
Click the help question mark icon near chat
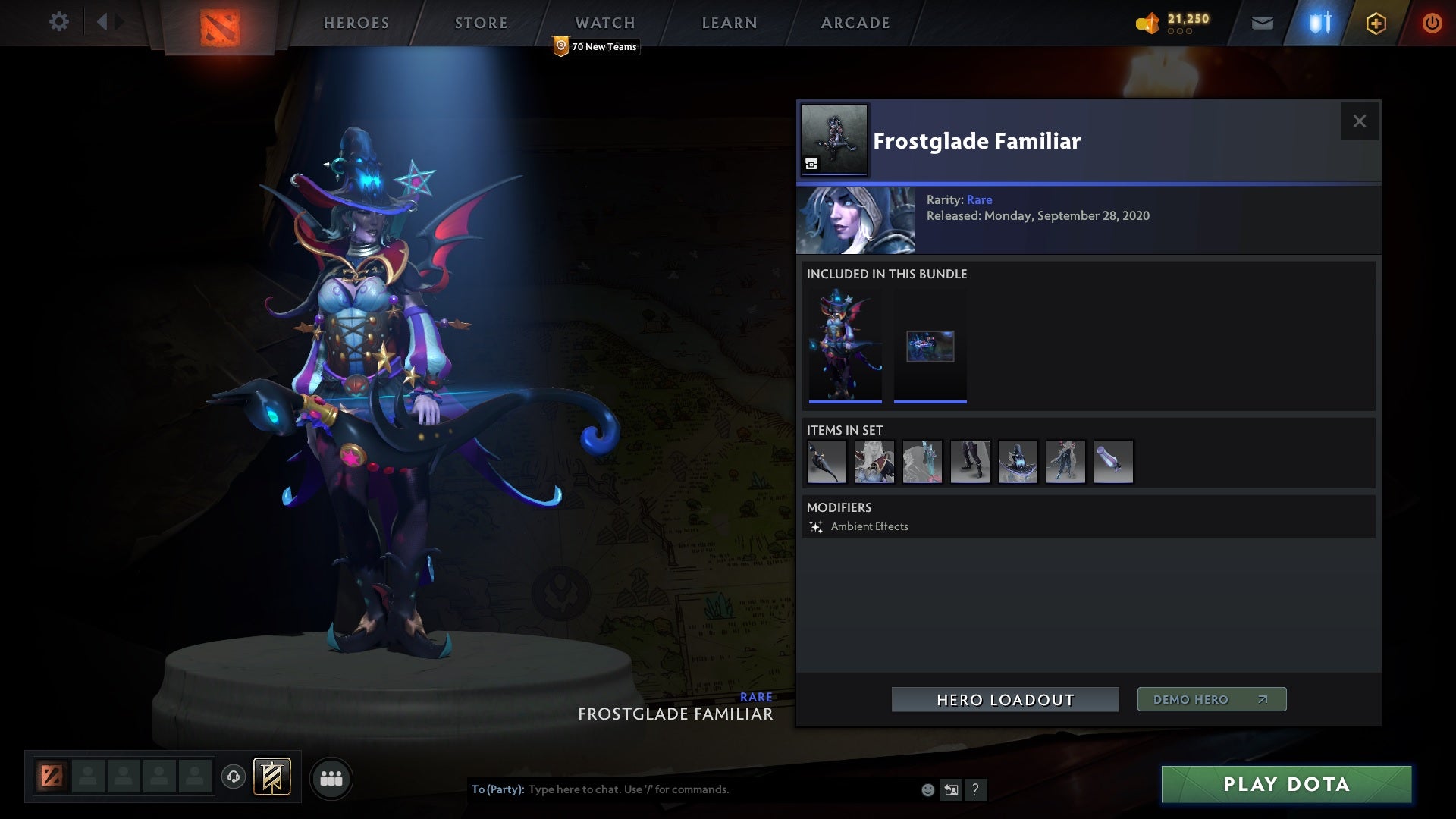pos(975,789)
